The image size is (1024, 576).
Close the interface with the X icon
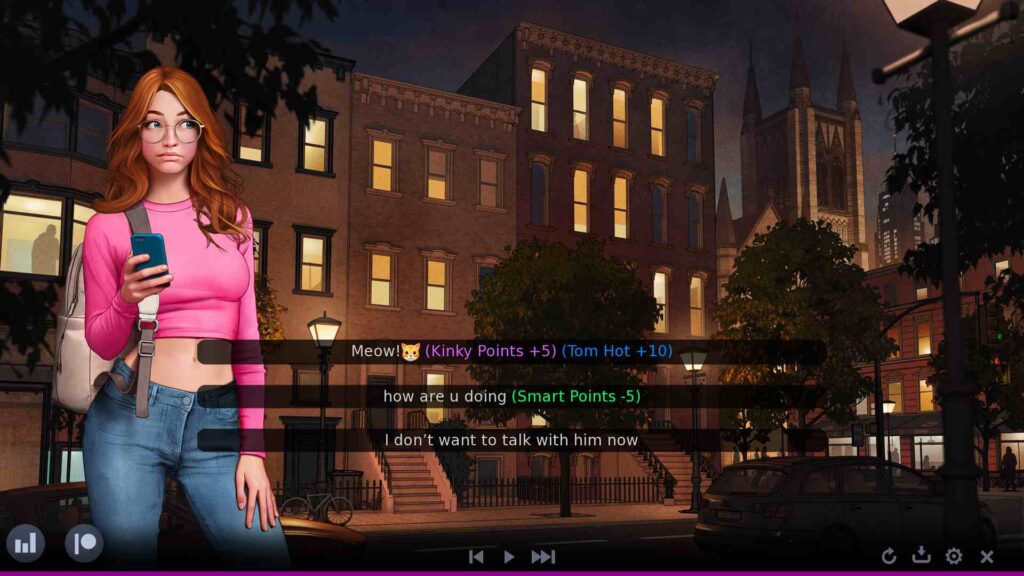987,556
